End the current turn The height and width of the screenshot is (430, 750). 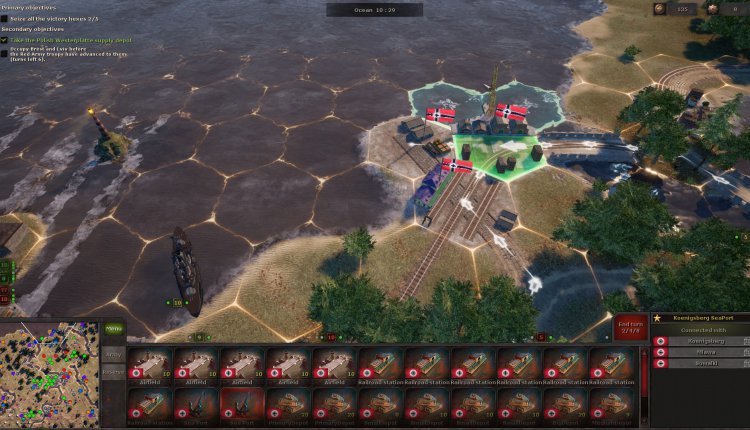(x=627, y=329)
